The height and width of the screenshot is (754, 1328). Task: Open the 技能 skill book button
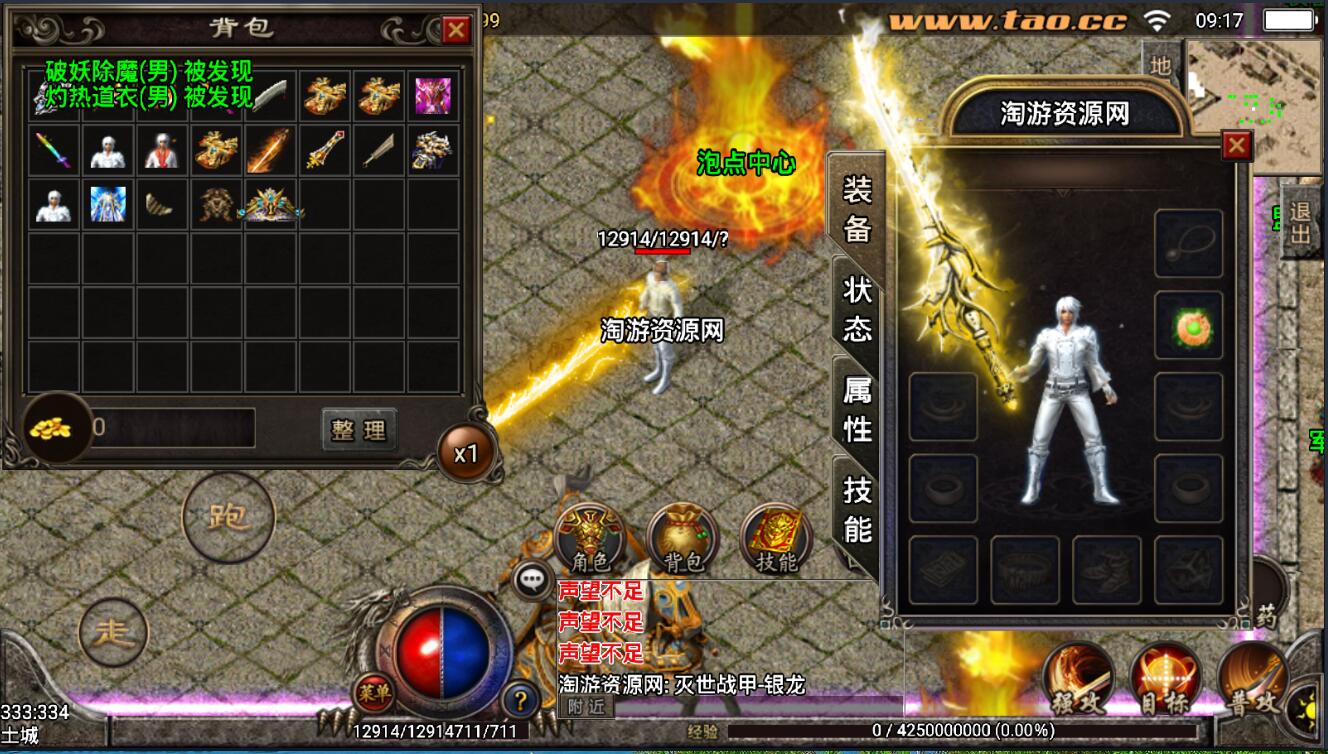pyautogui.click(x=776, y=538)
